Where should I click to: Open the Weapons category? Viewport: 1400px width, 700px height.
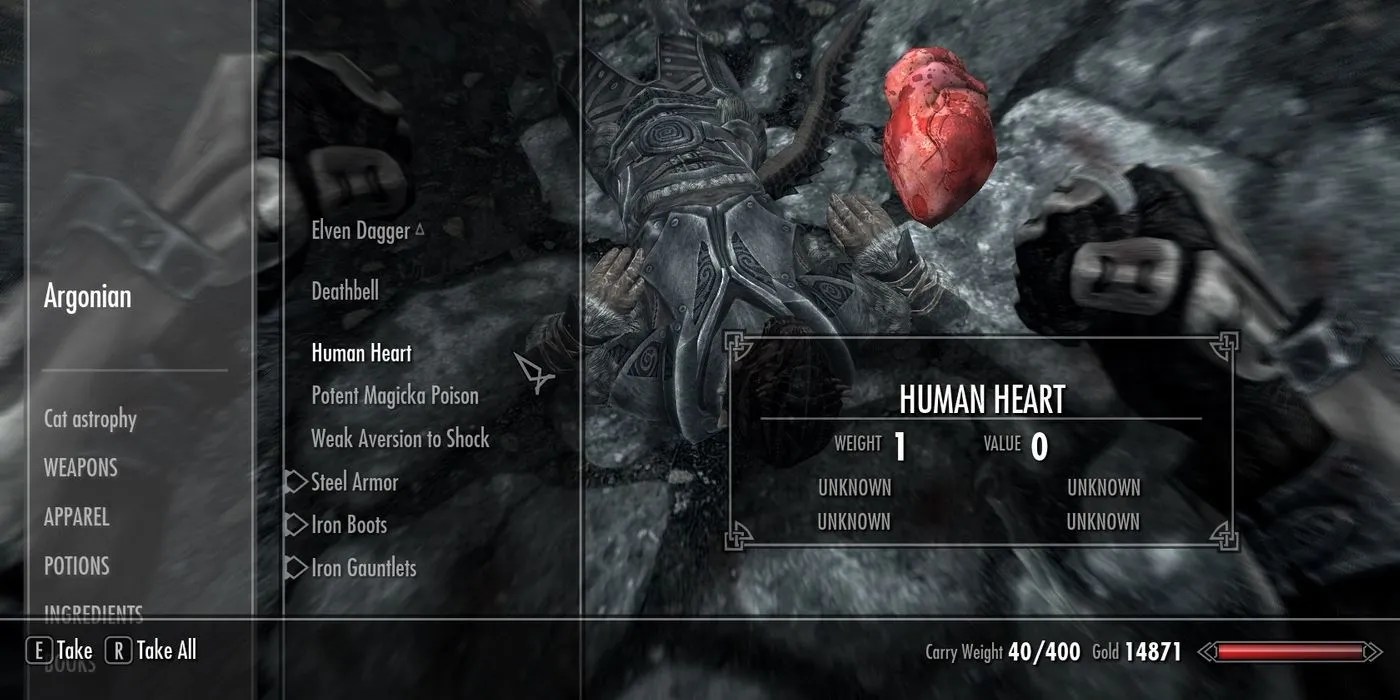click(80, 468)
